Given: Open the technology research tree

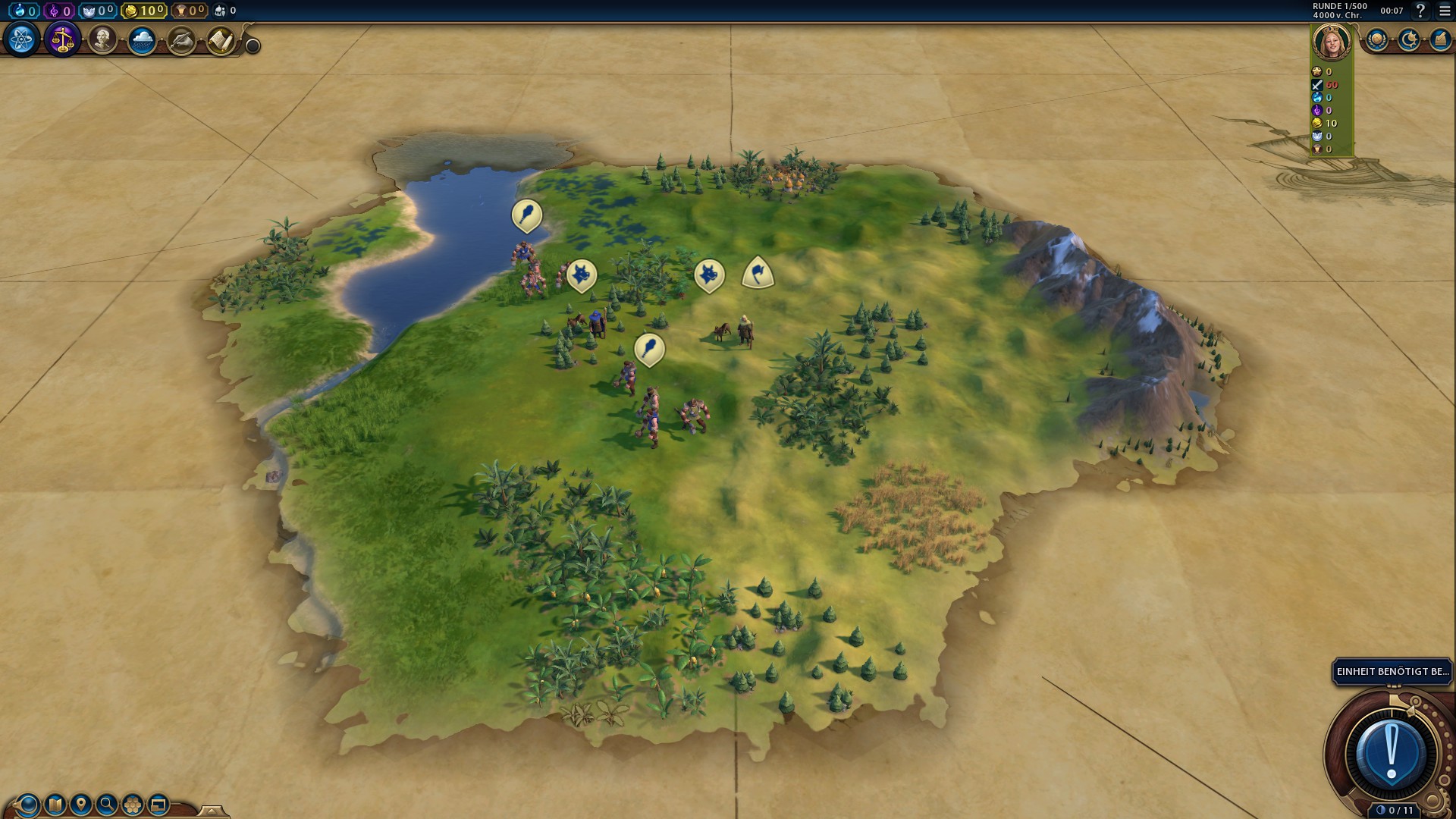Looking at the screenshot, I should coord(21,39).
